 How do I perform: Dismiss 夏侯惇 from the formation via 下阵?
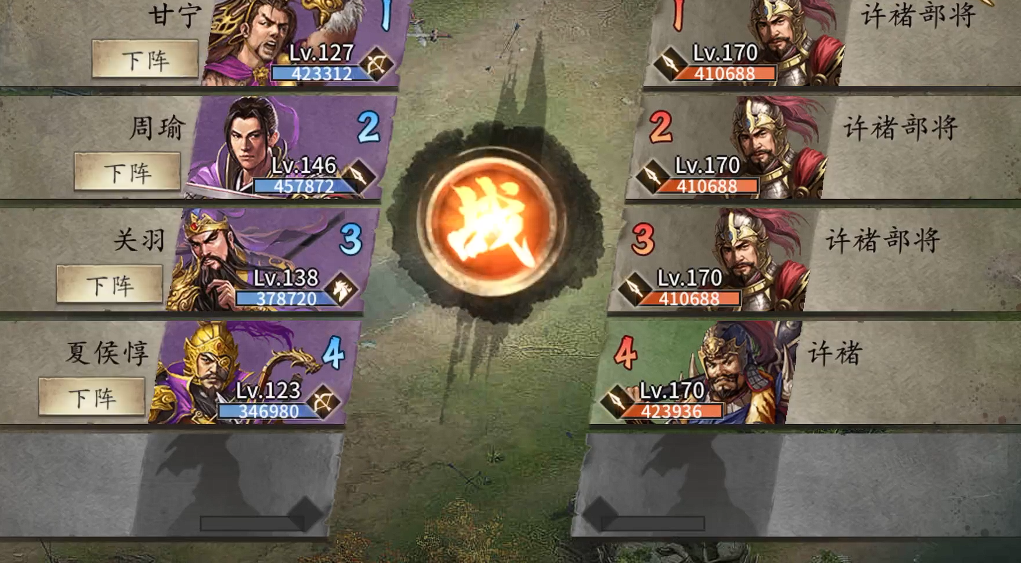(92, 397)
